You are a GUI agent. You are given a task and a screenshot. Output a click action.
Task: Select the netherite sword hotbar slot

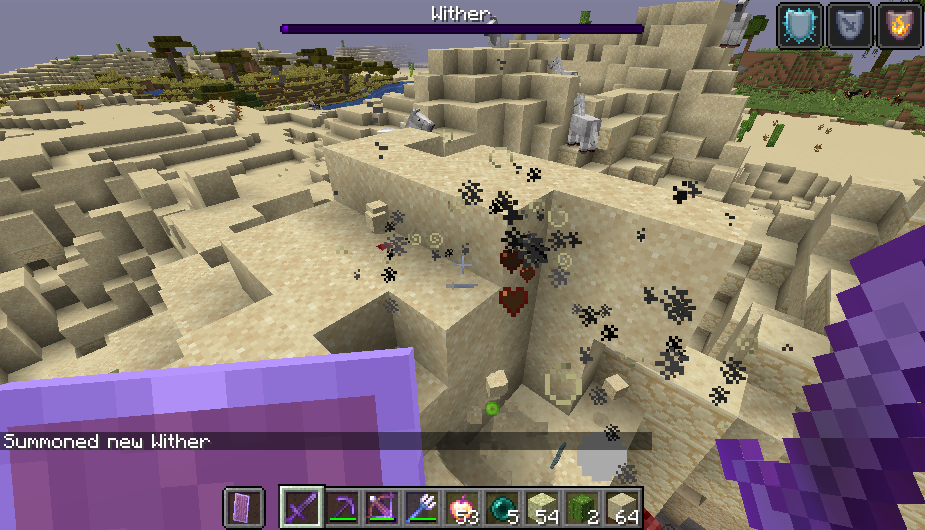coord(300,508)
